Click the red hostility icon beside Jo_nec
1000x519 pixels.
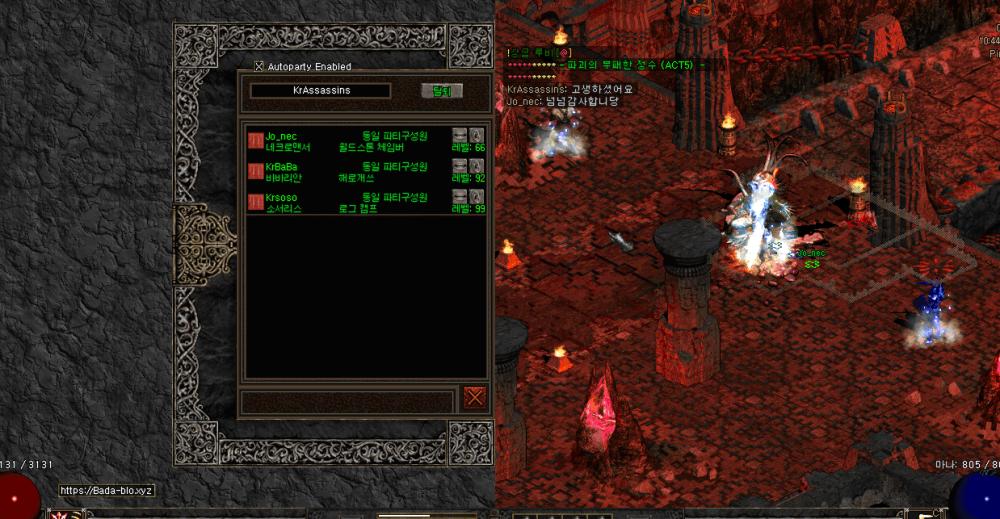255,140
